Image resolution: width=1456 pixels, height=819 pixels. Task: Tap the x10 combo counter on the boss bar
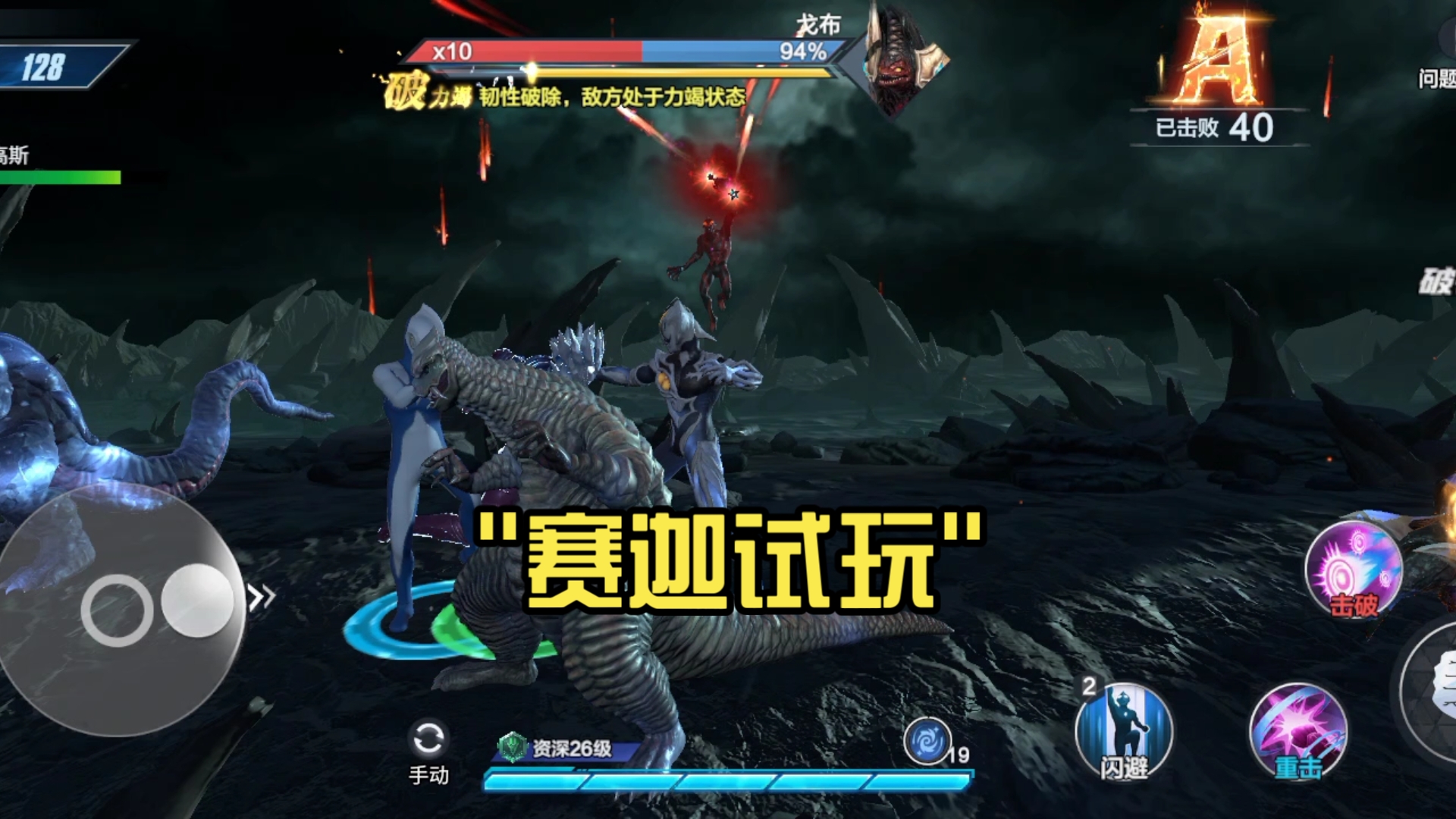click(451, 52)
